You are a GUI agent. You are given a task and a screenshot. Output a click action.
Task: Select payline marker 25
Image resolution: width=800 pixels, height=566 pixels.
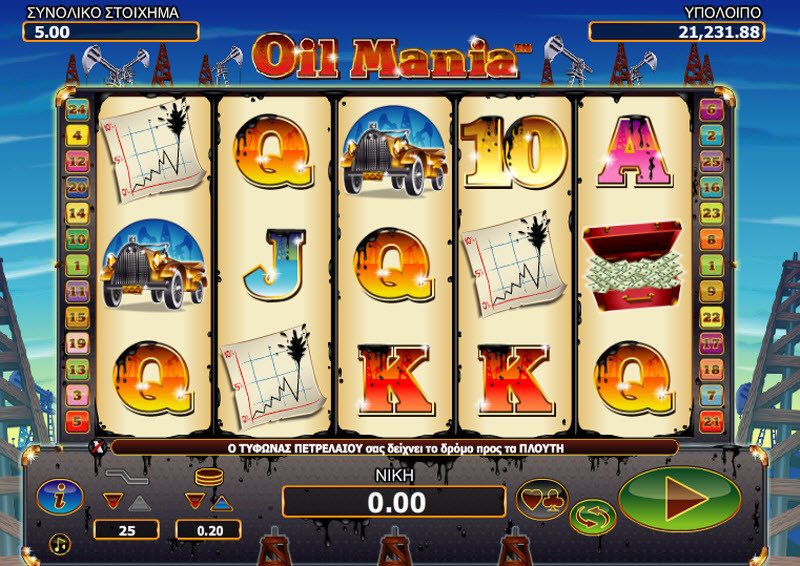pyautogui.click(x=711, y=161)
